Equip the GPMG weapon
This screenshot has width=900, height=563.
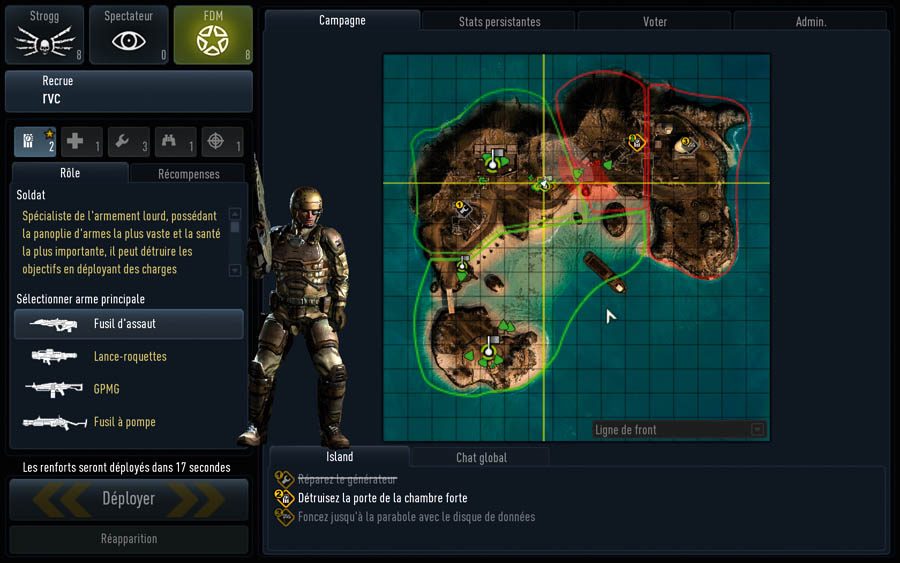[129, 389]
